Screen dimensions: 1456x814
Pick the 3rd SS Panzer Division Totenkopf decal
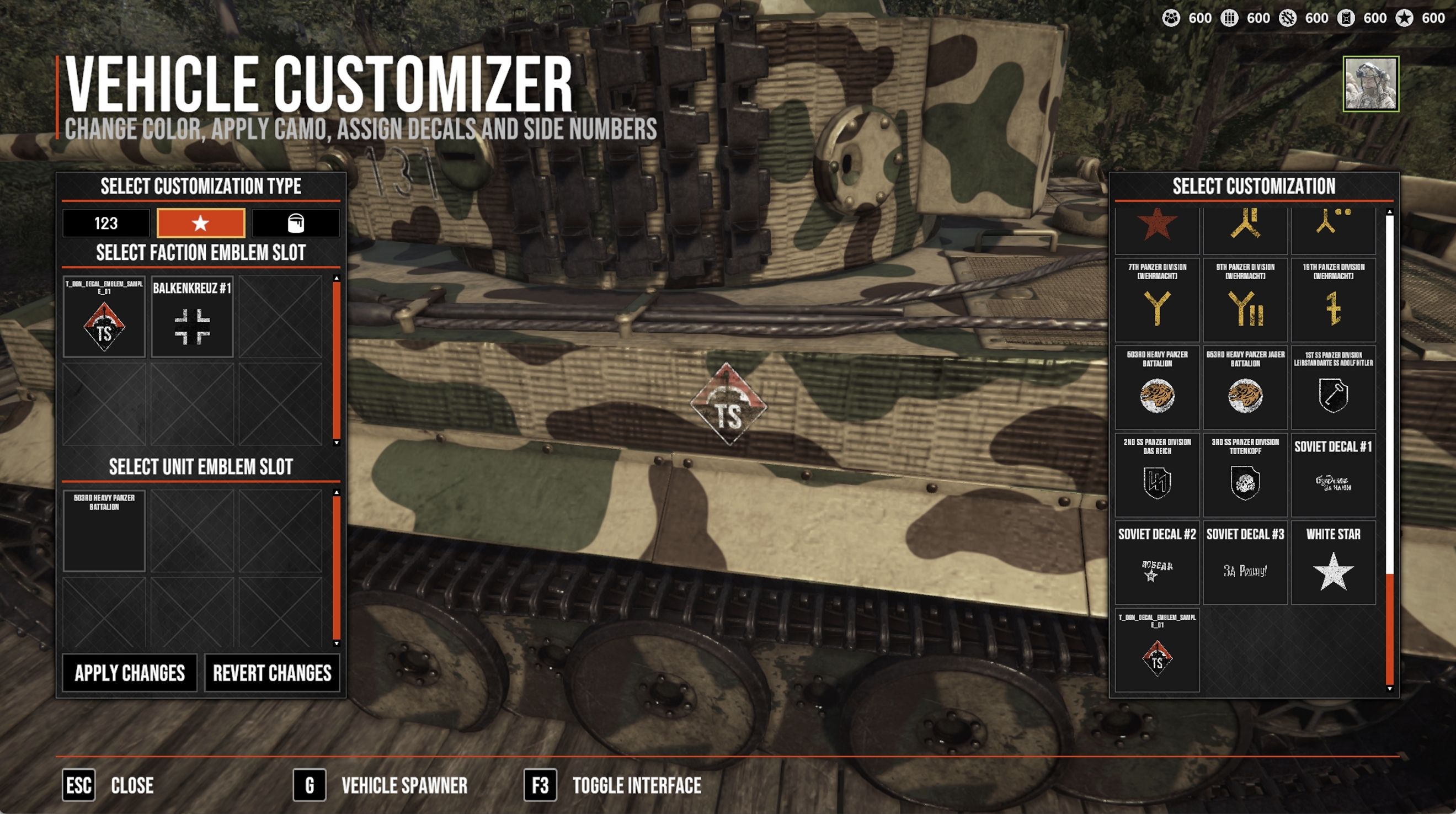click(1245, 475)
